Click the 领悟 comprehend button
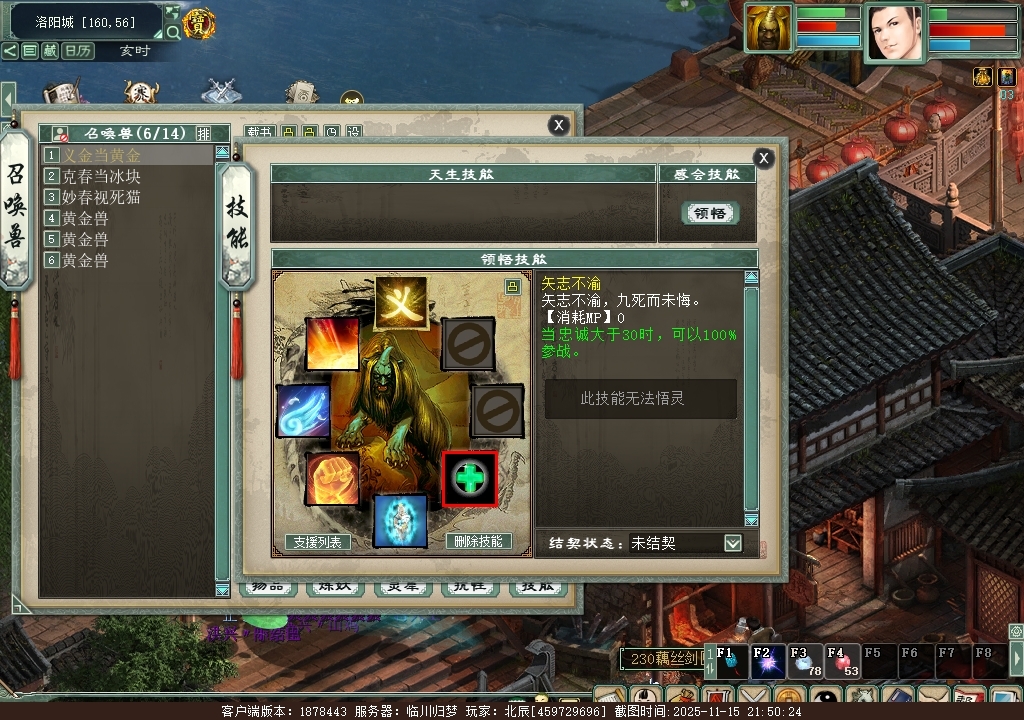Screen dimensions: 1024x720 [710, 212]
